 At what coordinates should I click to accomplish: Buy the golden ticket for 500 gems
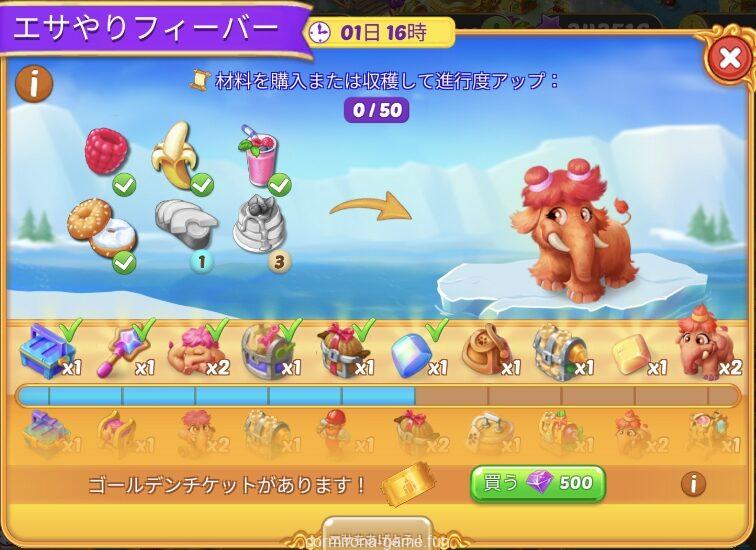(538, 484)
